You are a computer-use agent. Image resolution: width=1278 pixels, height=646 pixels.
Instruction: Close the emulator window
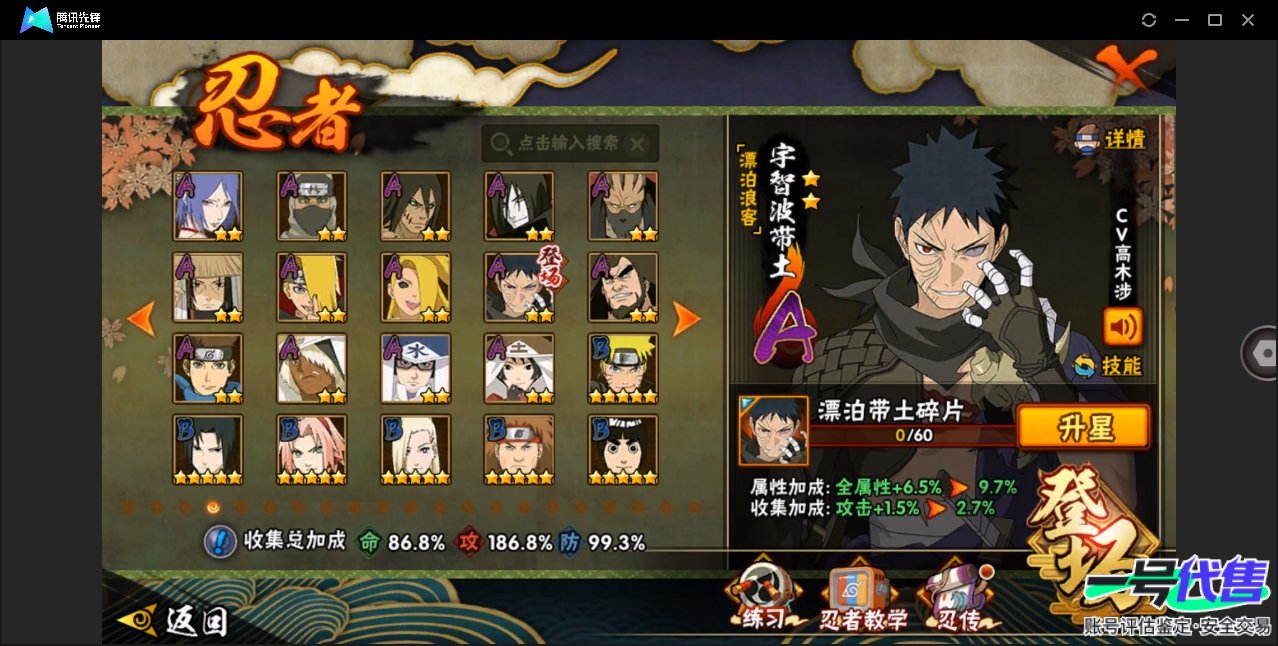1248,20
